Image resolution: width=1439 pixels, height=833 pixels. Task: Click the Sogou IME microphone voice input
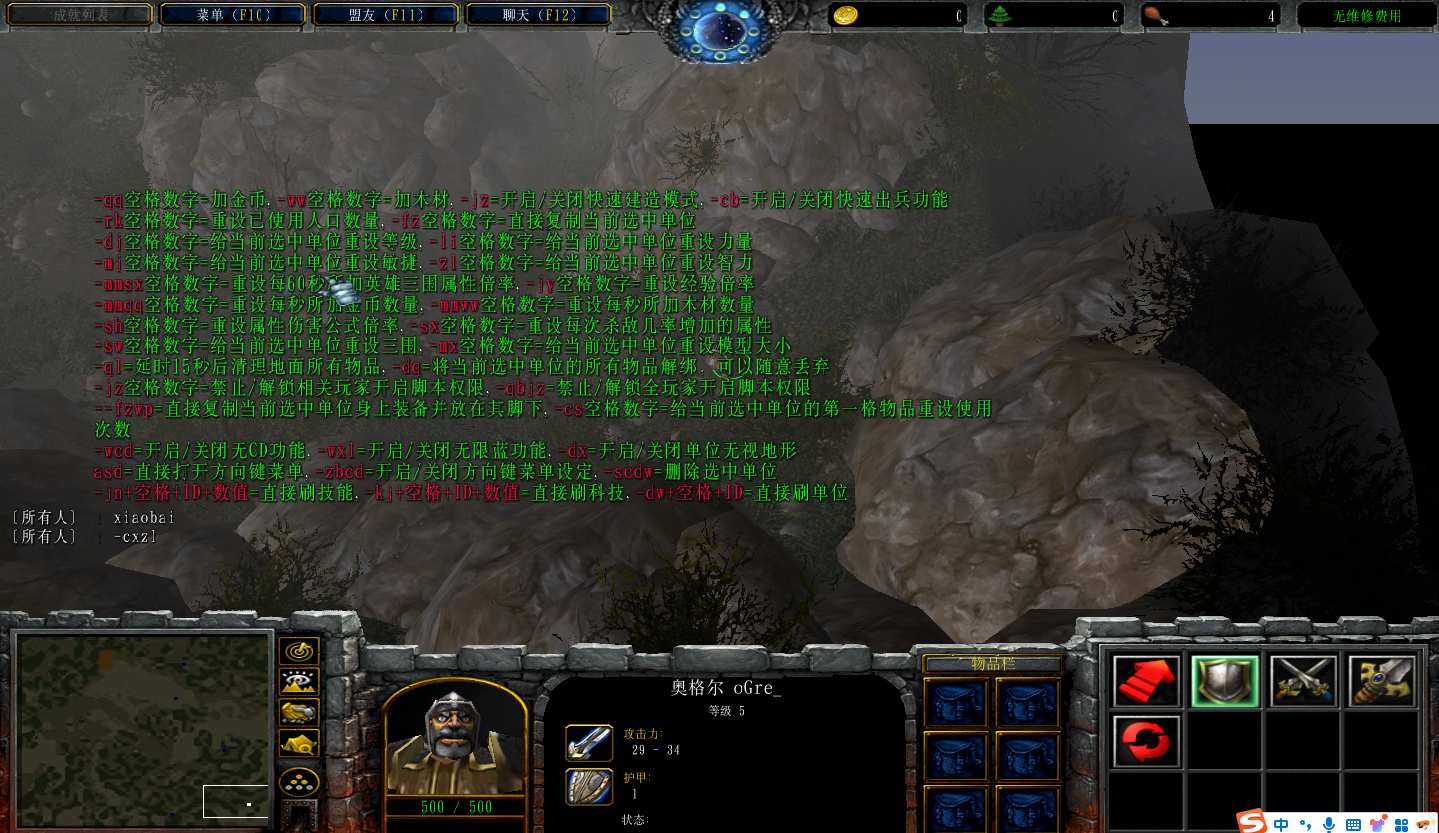pyautogui.click(x=1329, y=824)
